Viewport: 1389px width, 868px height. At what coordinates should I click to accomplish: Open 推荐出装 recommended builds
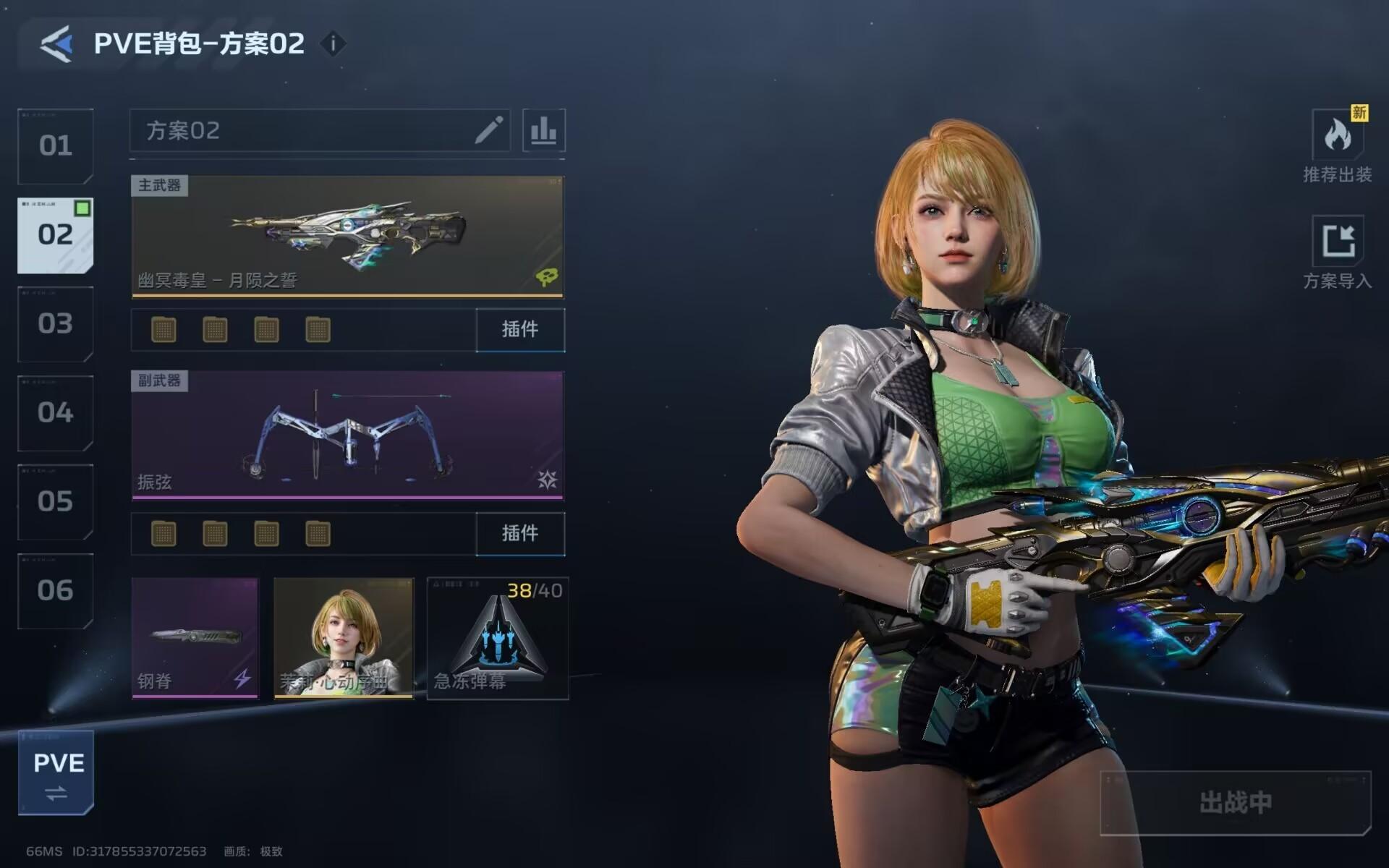pyautogui.click(x=1337, y=146)
